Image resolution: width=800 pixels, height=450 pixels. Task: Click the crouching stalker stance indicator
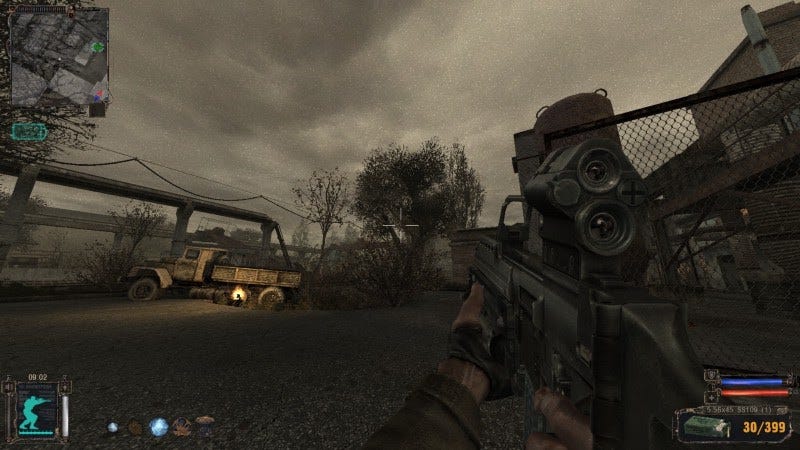[x=37, y=410]
